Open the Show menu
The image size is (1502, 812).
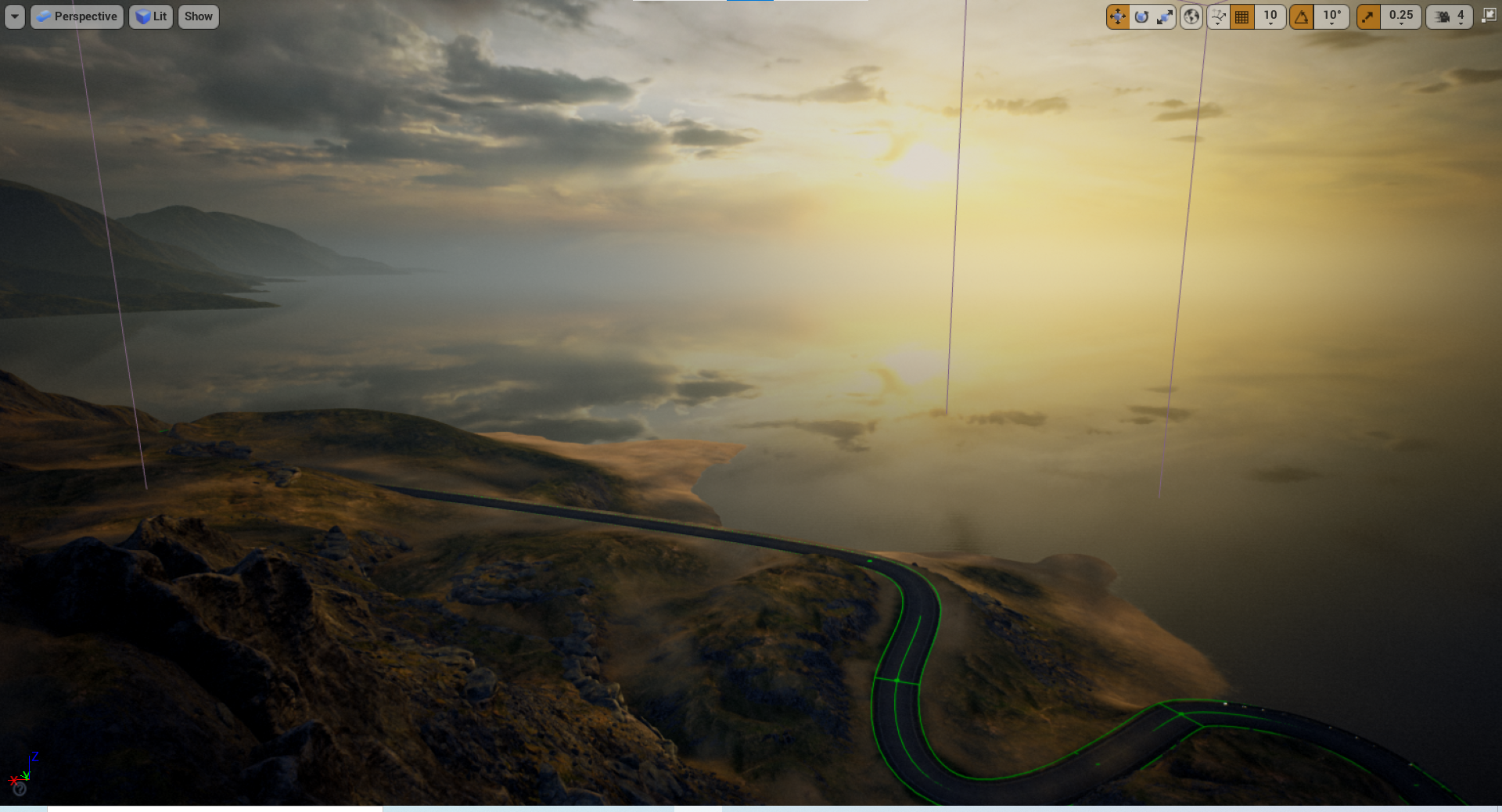coord(198,16)
